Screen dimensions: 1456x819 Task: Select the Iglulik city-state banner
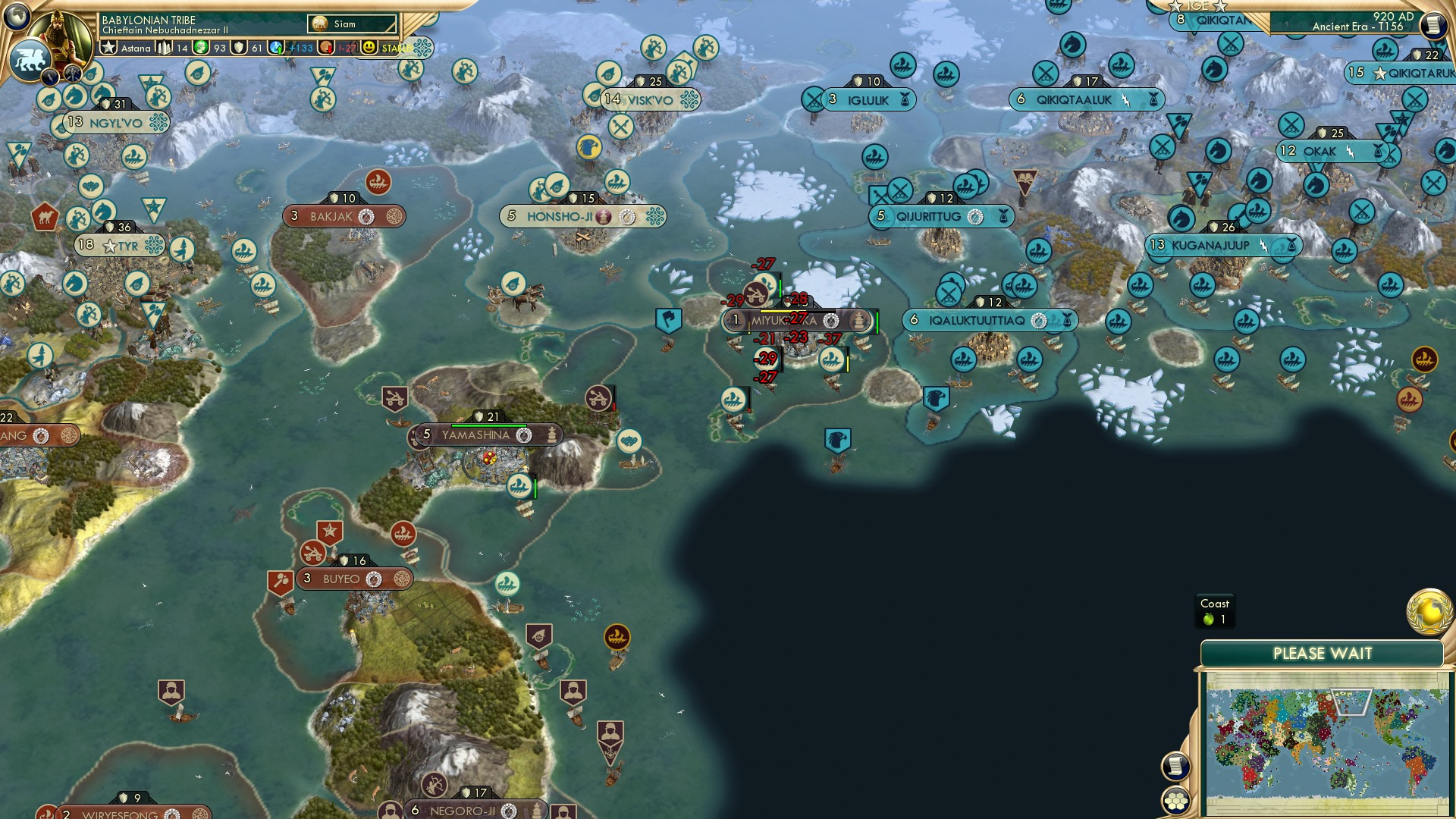pos(867,99)
